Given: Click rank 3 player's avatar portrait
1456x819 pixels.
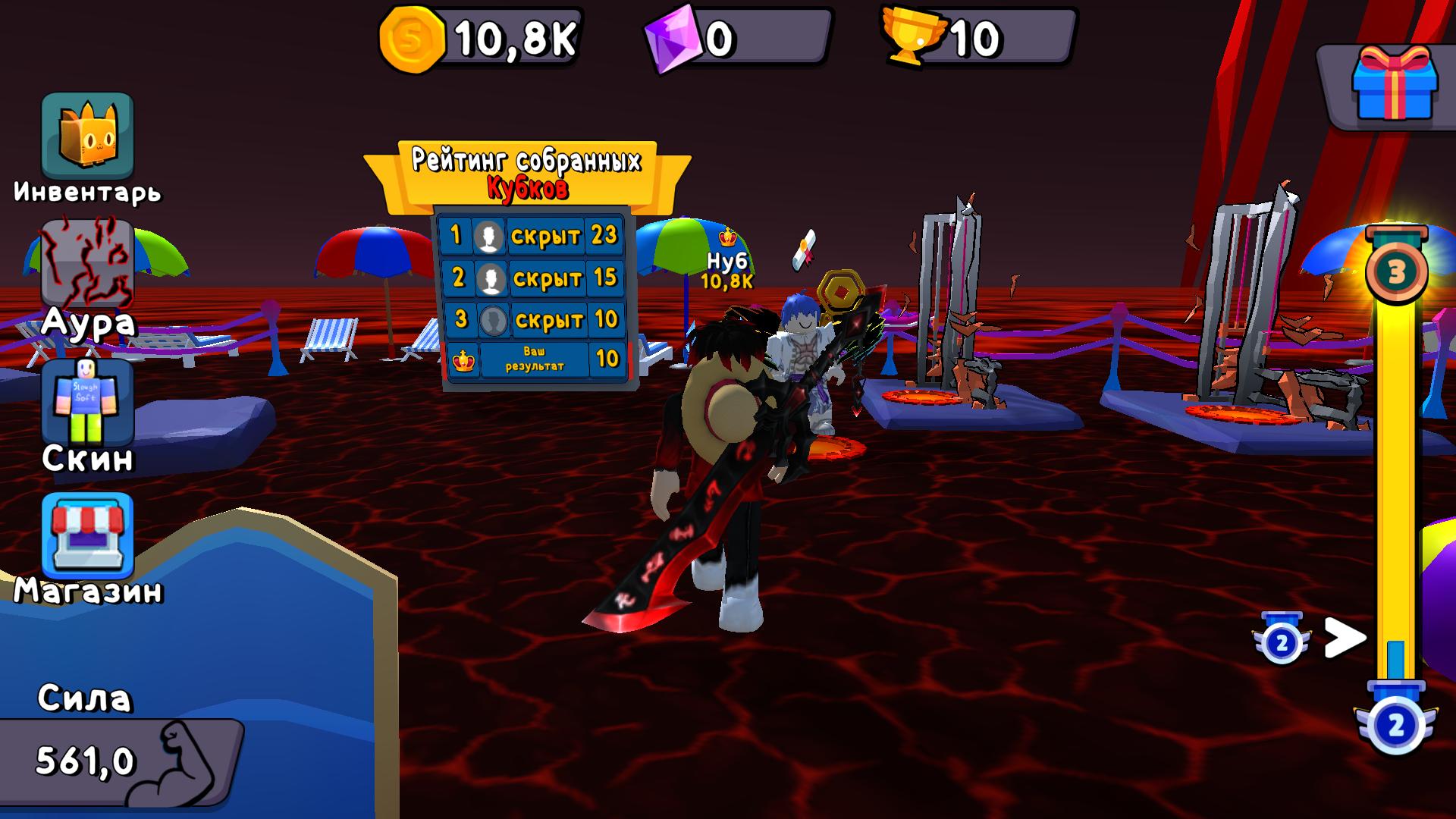Looking at the screenshot, I should (494, 318).
